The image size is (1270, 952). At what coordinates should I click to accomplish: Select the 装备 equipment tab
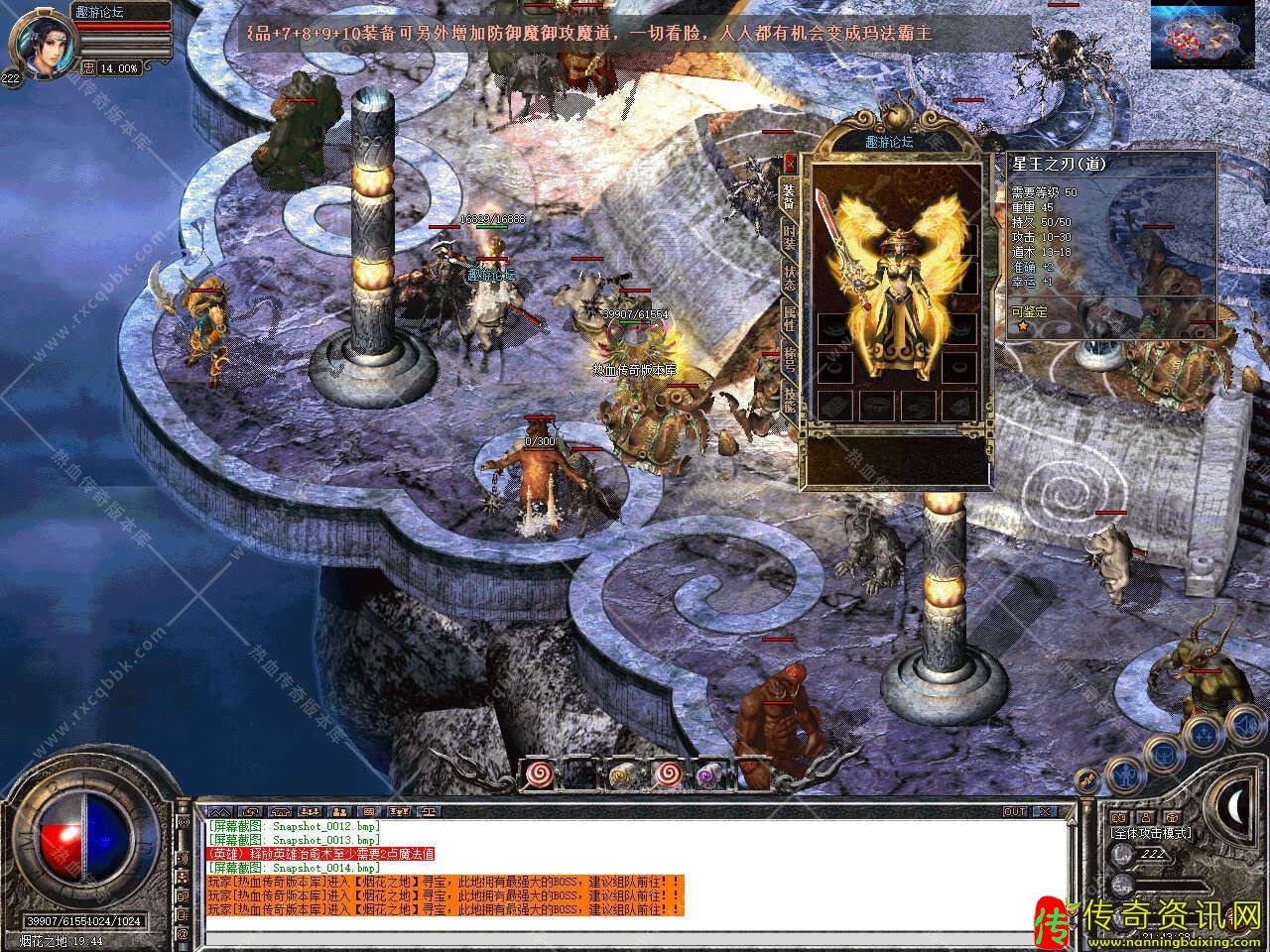pos(790,195)
